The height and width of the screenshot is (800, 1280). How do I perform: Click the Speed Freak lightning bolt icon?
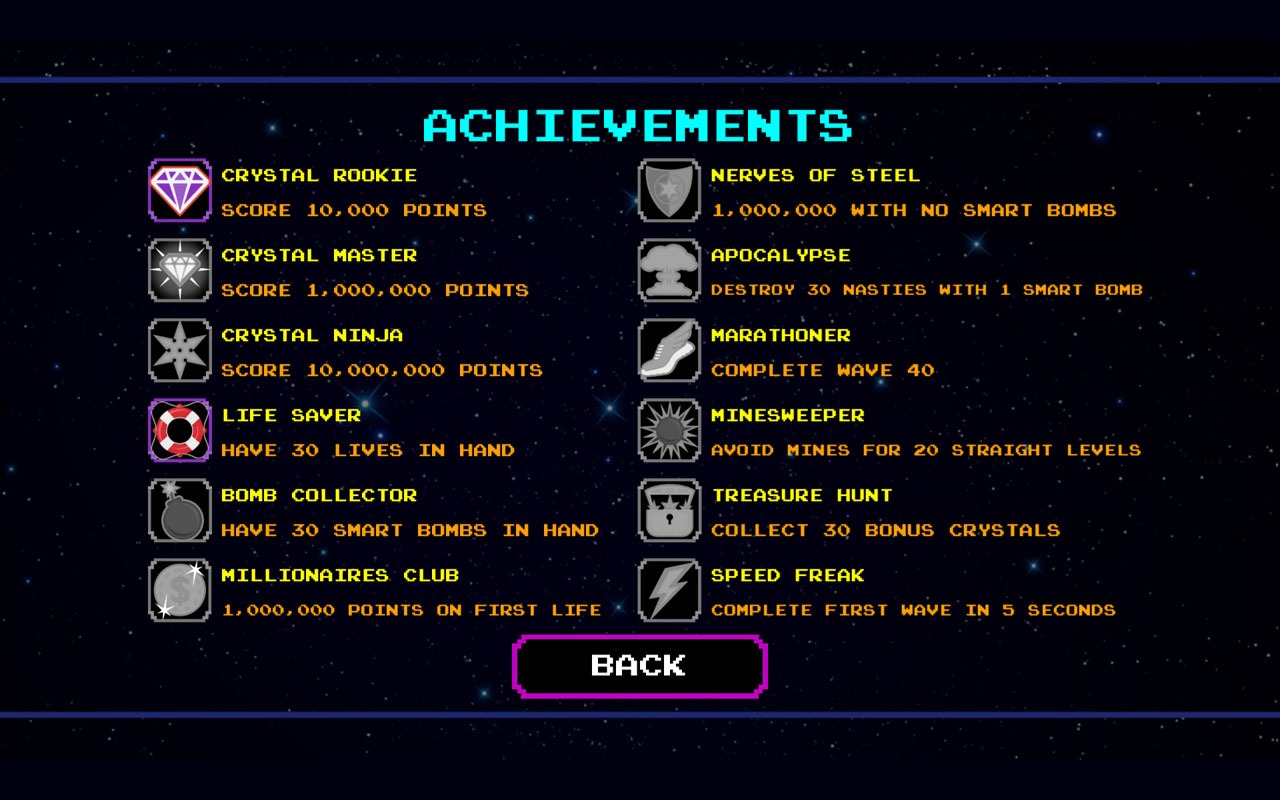tap(667, 590)
